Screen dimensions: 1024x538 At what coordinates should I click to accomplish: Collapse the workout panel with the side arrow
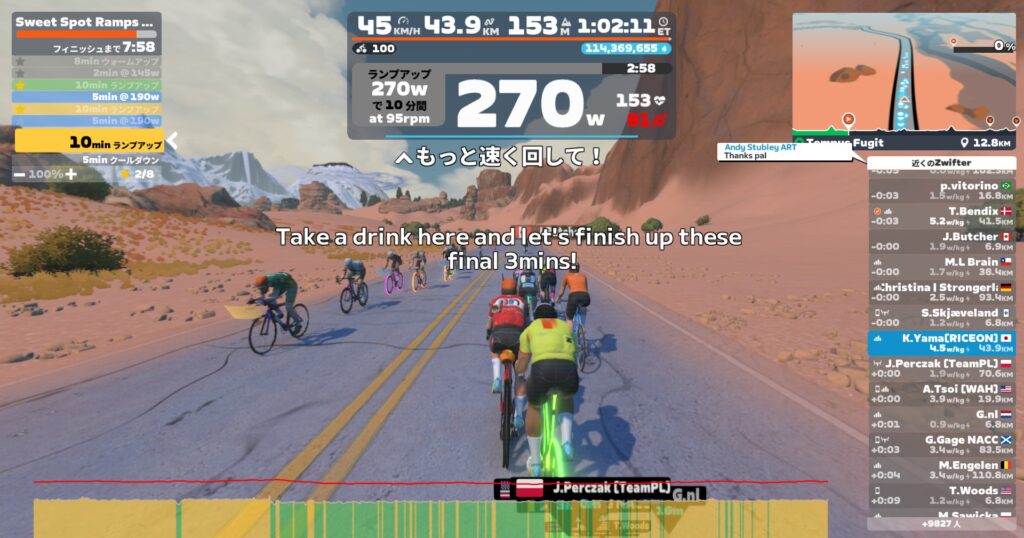click(172, 141)
